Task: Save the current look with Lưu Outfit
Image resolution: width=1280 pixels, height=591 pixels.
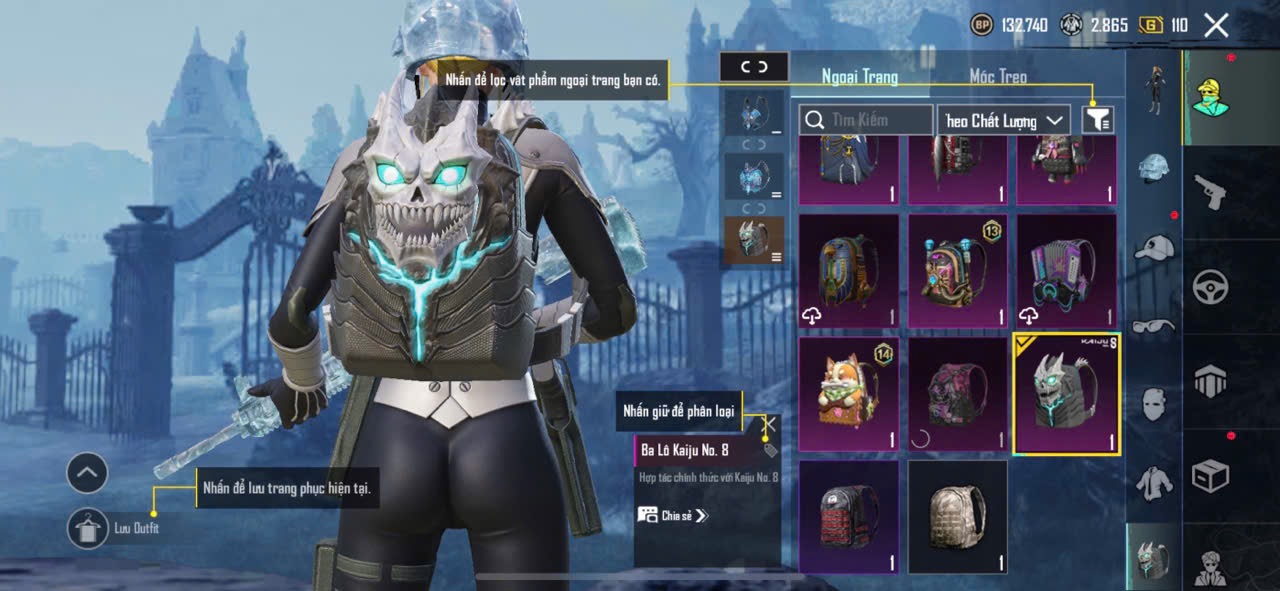Action: (88, 528)
